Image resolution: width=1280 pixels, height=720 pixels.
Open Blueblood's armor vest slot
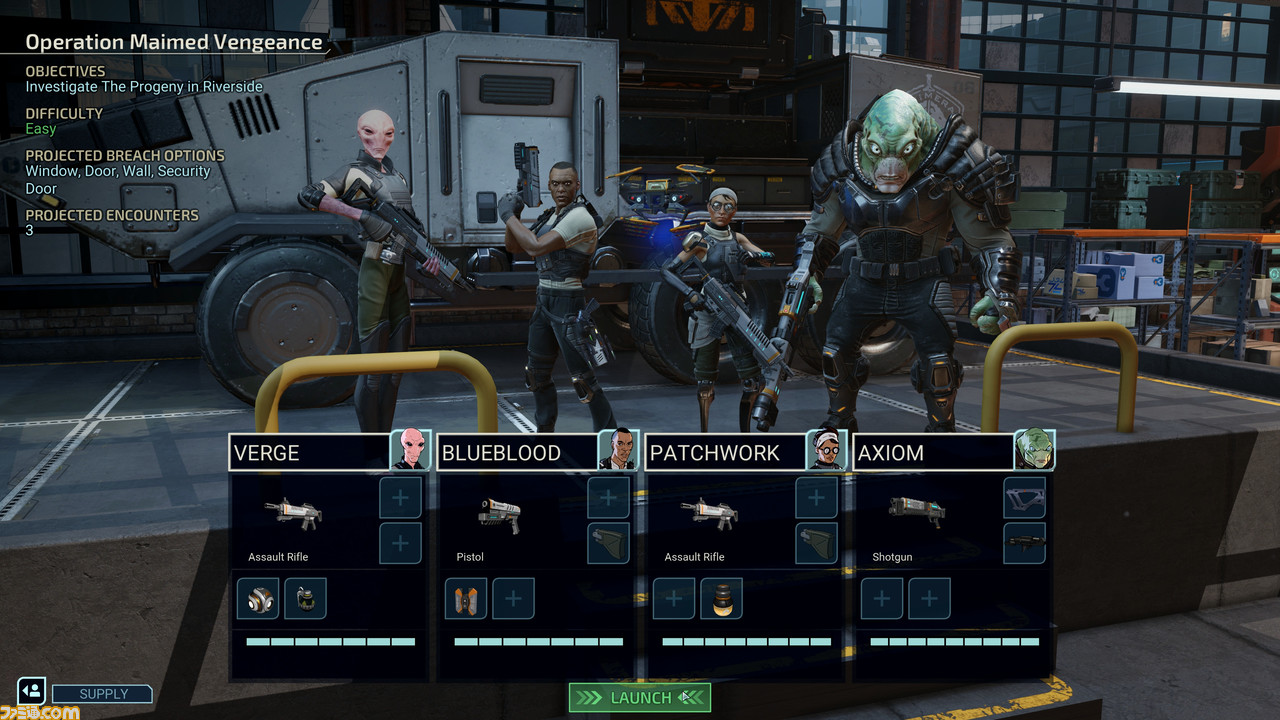click(x=608, y=543)
